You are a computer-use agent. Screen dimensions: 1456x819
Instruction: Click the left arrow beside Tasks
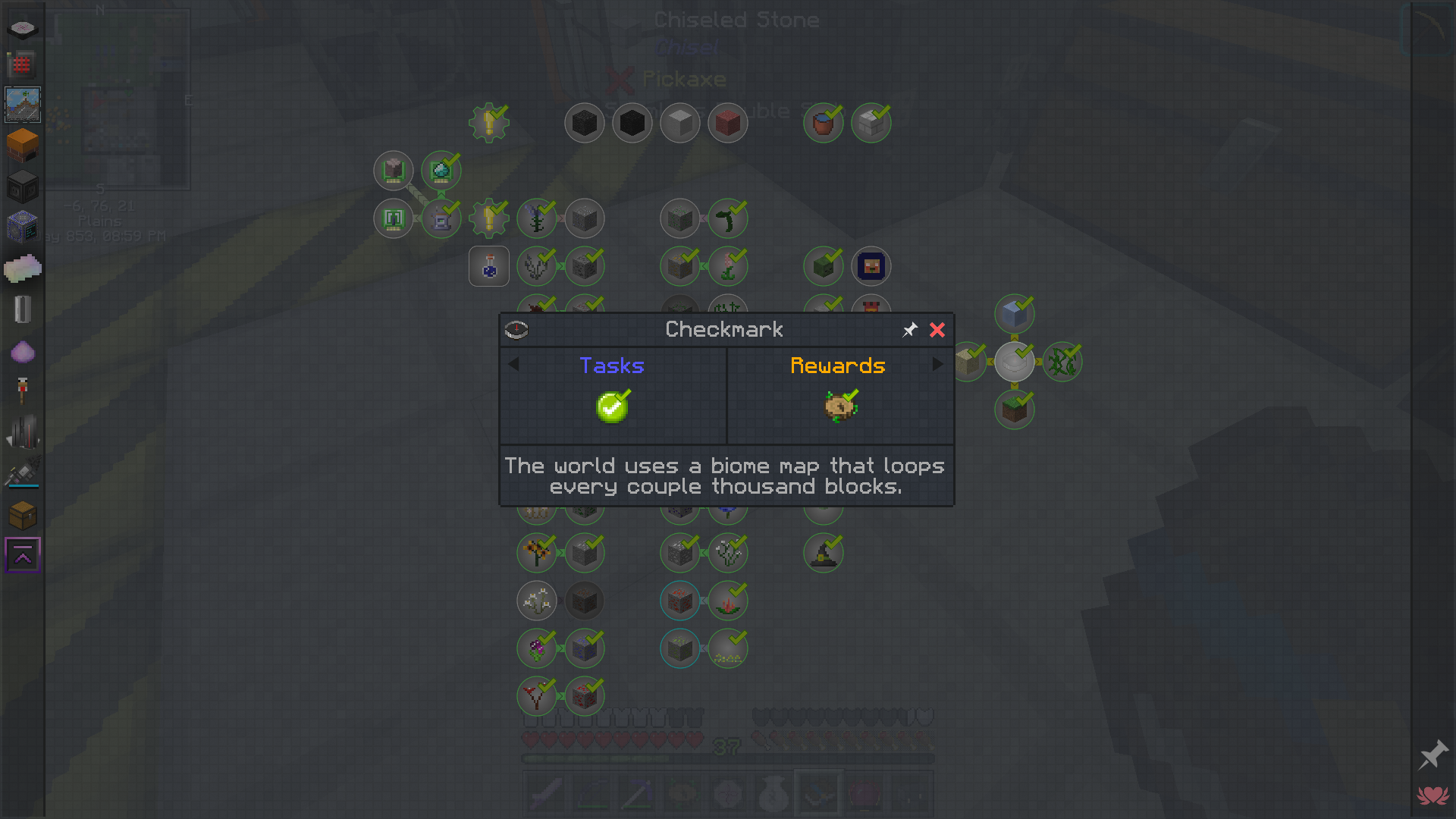[514, 365]
